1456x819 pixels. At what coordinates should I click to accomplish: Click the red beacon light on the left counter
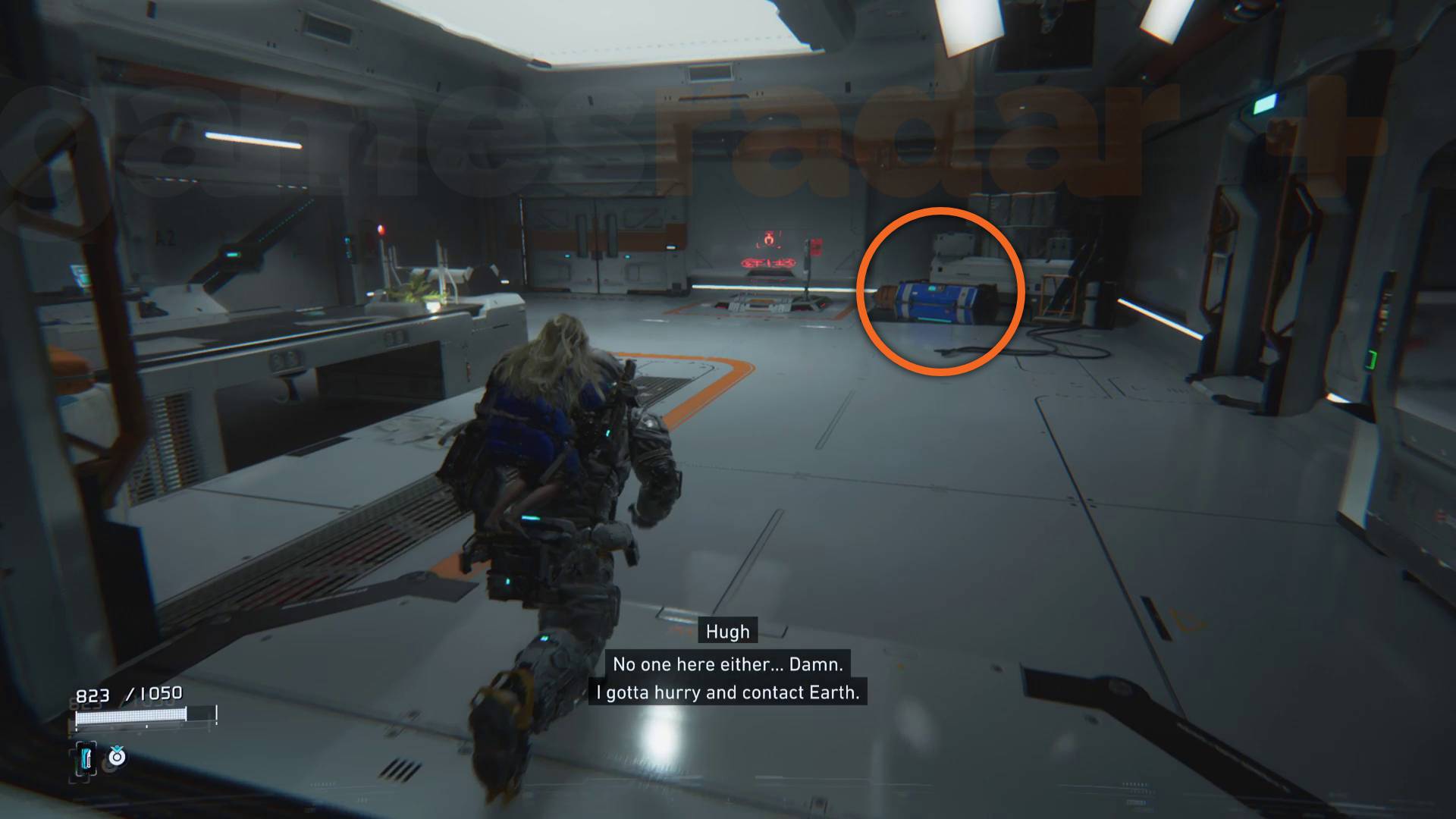coord(381,230)
